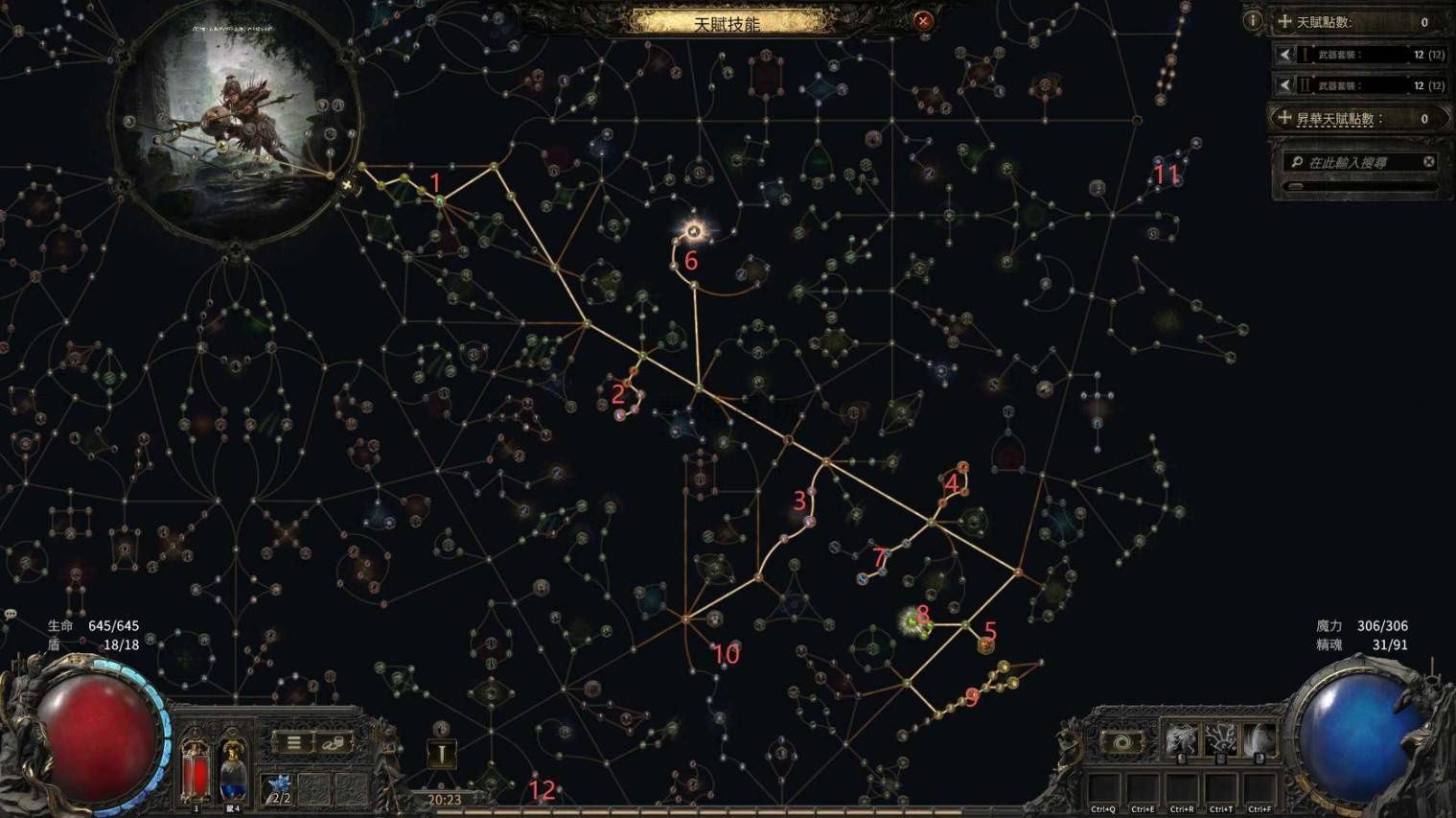This screenshot has height=818, width=1456.
Task: Select weapon set I passive points
Action: coord(1359,55)
